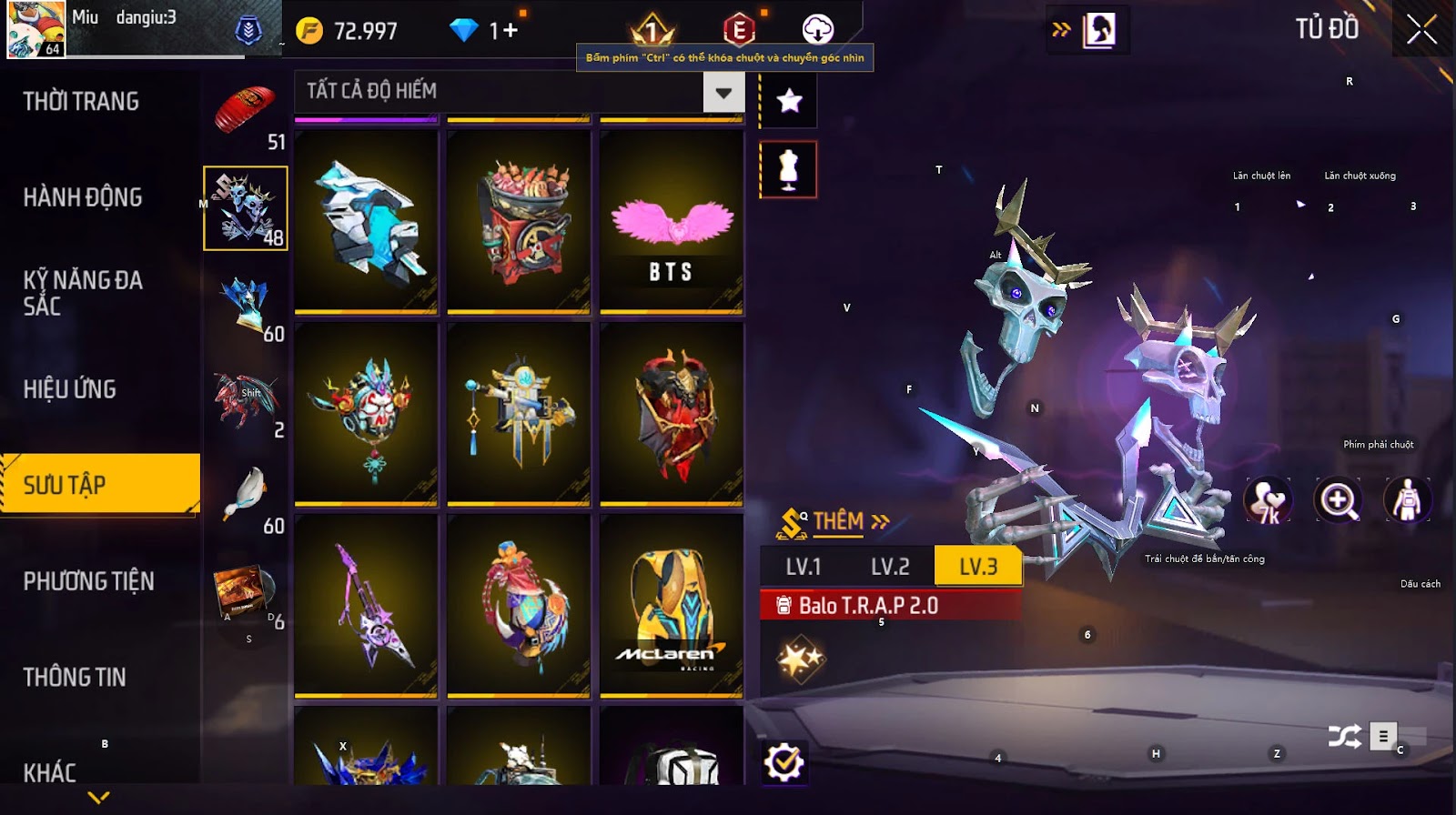Image resolution: width=1456 pixels, height=815 pixels.
Task: Select the BTS pink wings backpack
Action: coord(672,223)
